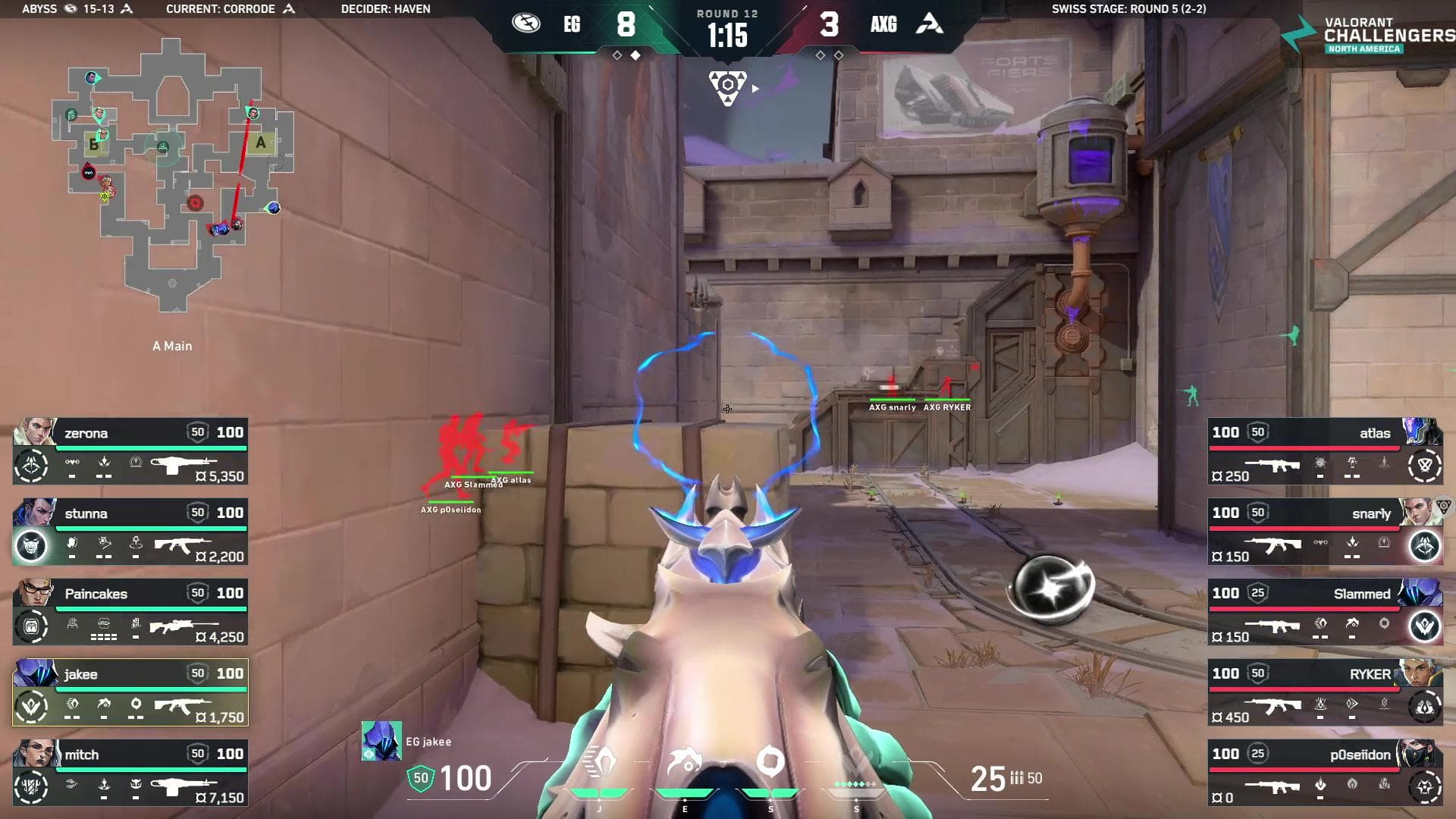Viewport: 1456px width, 819px height.
Task: Select snarly's player card
Action: coord(1325,532)
